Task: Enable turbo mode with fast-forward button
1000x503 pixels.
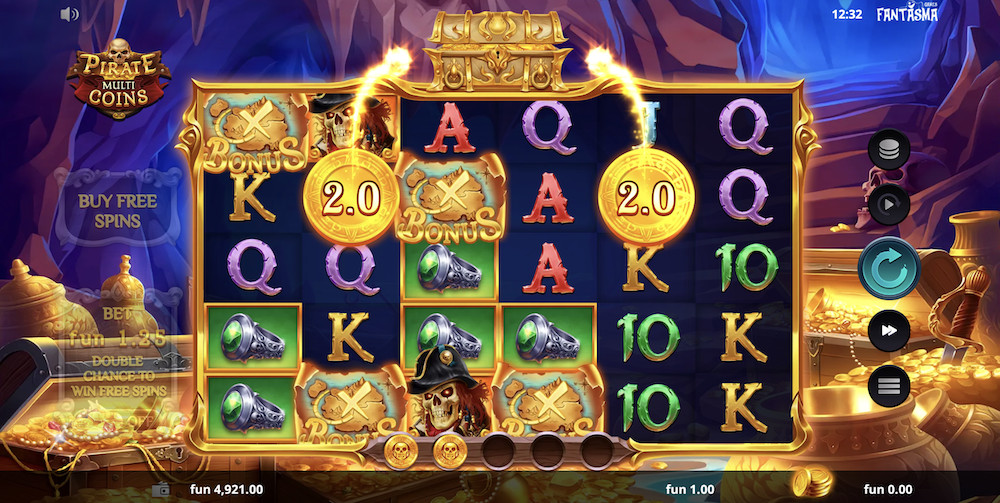Action: point(888,331)
